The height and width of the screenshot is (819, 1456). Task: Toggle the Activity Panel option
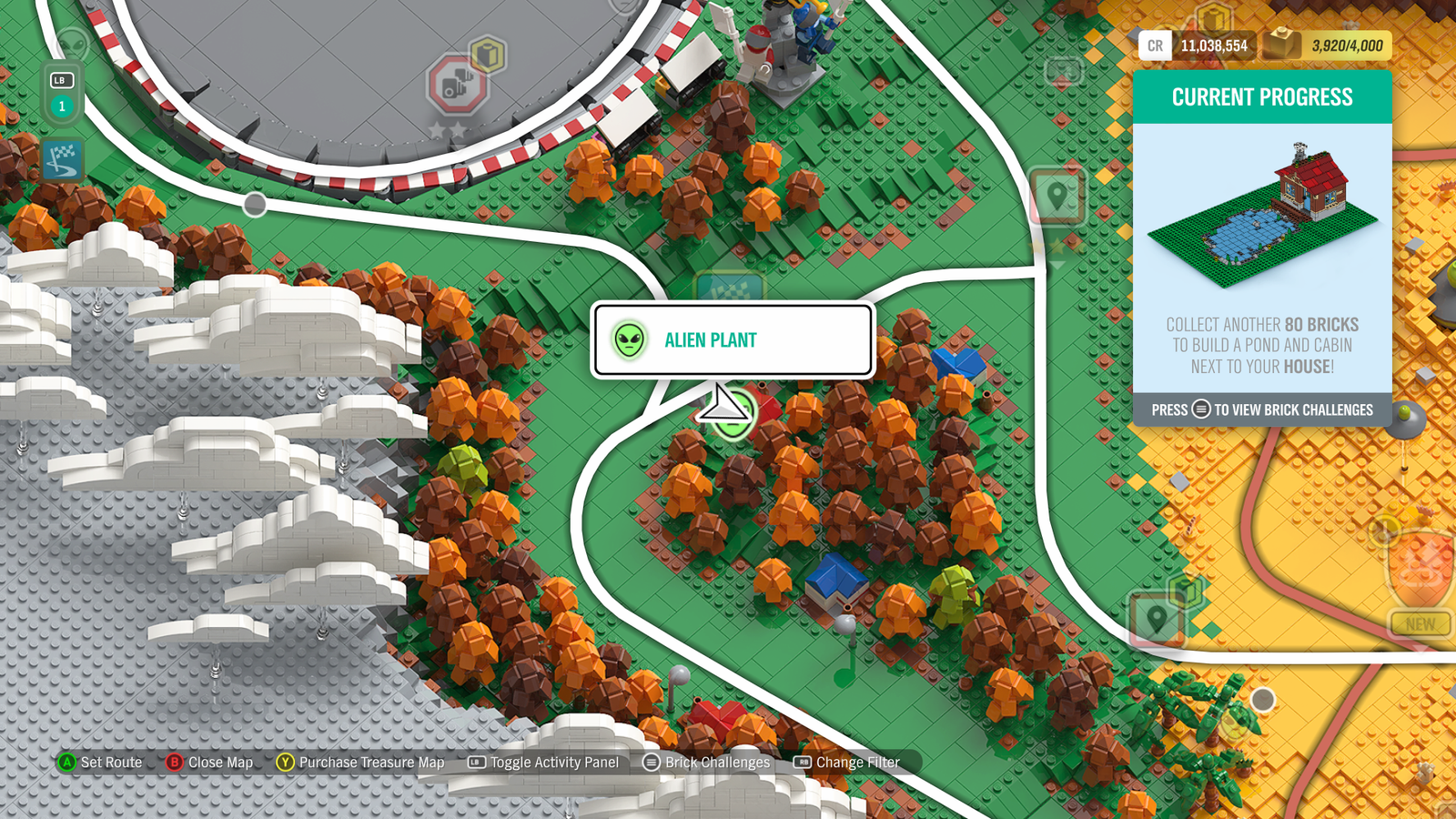[543, 763]
